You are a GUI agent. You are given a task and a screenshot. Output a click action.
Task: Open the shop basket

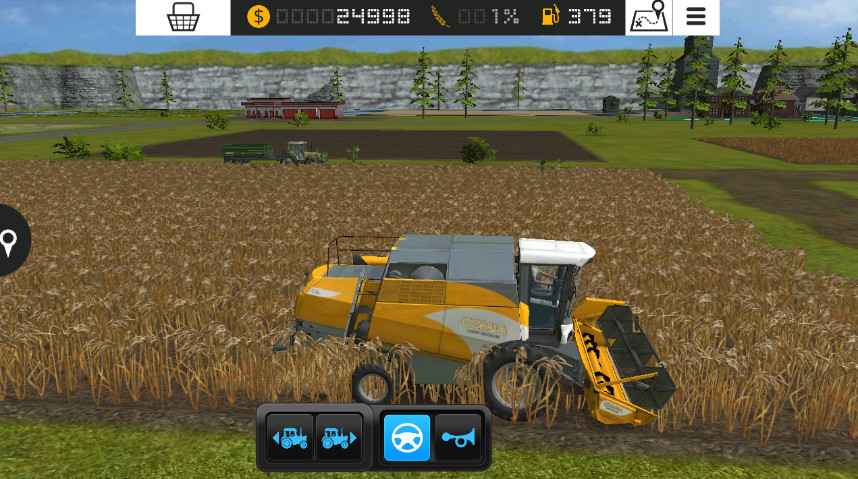click(x=183, y=17)
